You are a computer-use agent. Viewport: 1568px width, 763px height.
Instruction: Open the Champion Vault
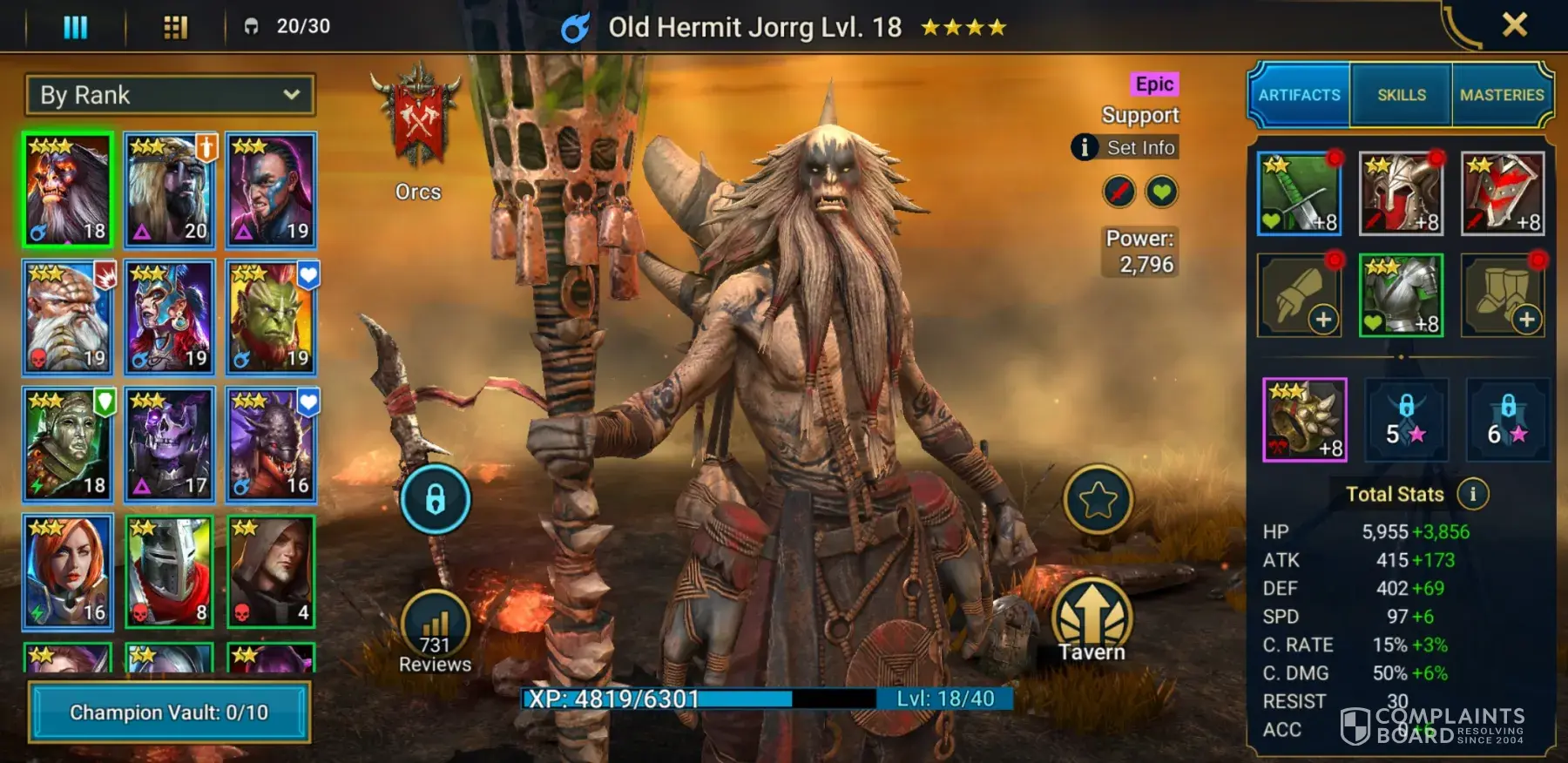point(169,712)
